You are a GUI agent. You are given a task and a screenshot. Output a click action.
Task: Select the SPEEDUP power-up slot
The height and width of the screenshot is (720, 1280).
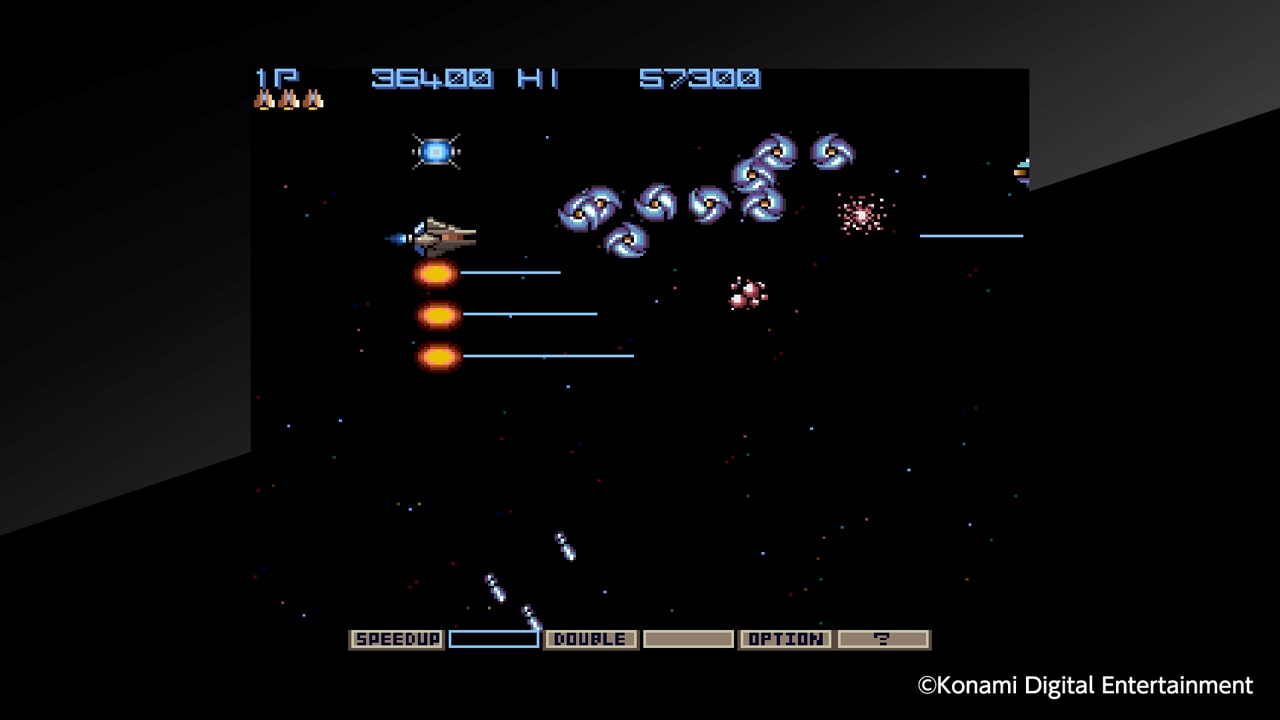[395, 639]
